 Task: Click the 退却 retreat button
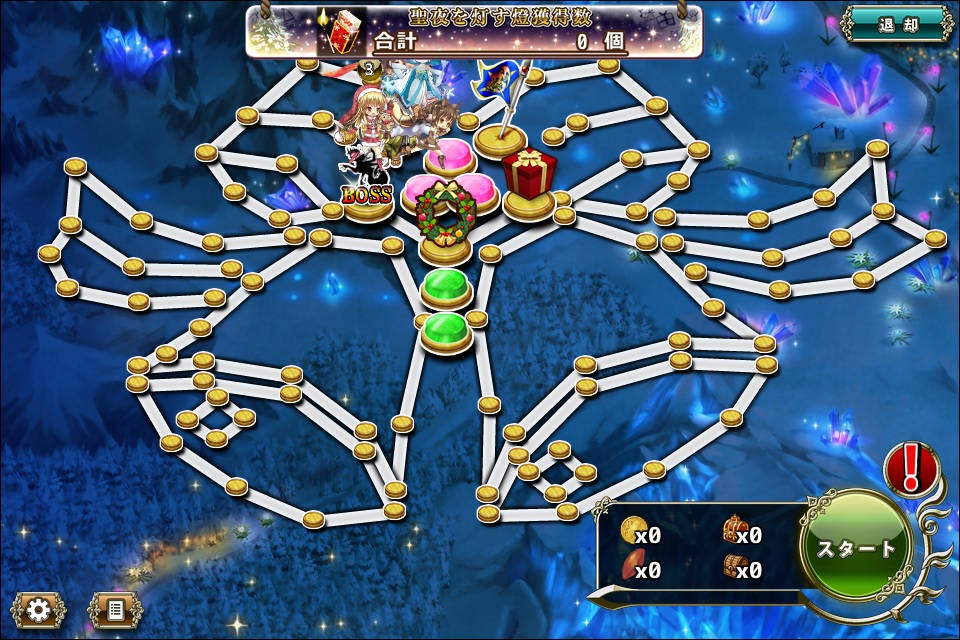click(x=896, y=25)
